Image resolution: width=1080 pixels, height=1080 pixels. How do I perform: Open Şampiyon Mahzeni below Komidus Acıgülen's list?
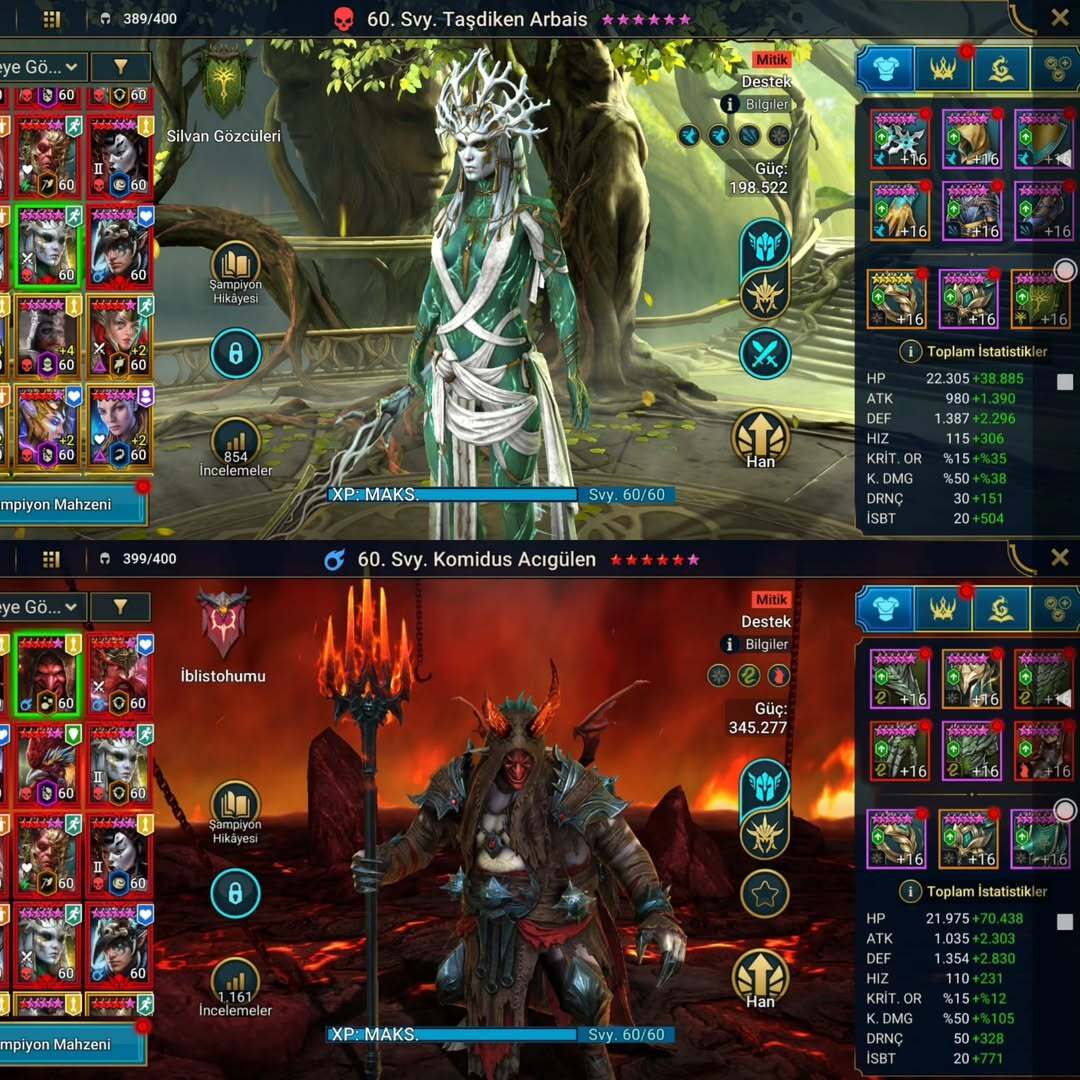tap(70, 1044)
